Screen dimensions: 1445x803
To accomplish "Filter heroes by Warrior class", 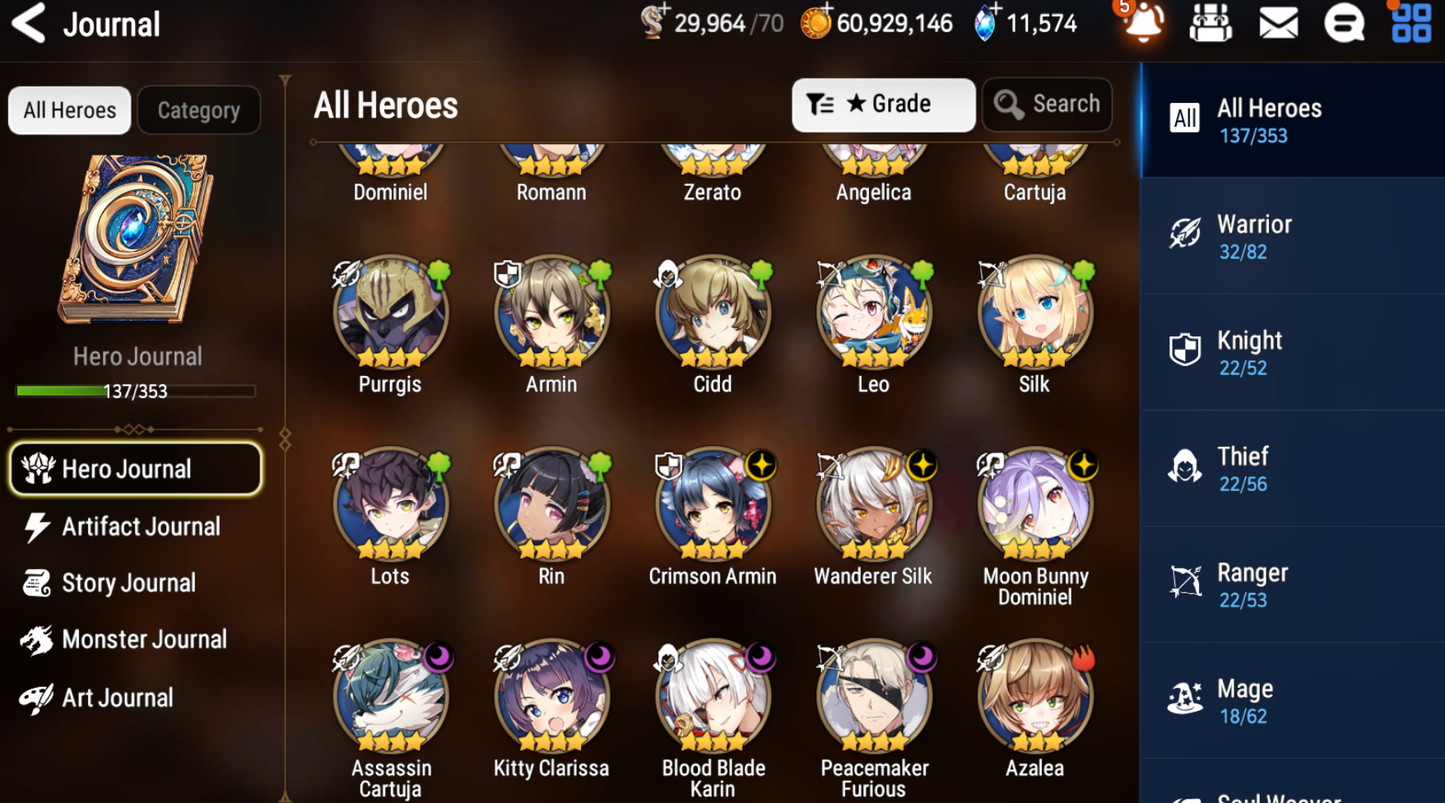I will tap(1290, 236).
